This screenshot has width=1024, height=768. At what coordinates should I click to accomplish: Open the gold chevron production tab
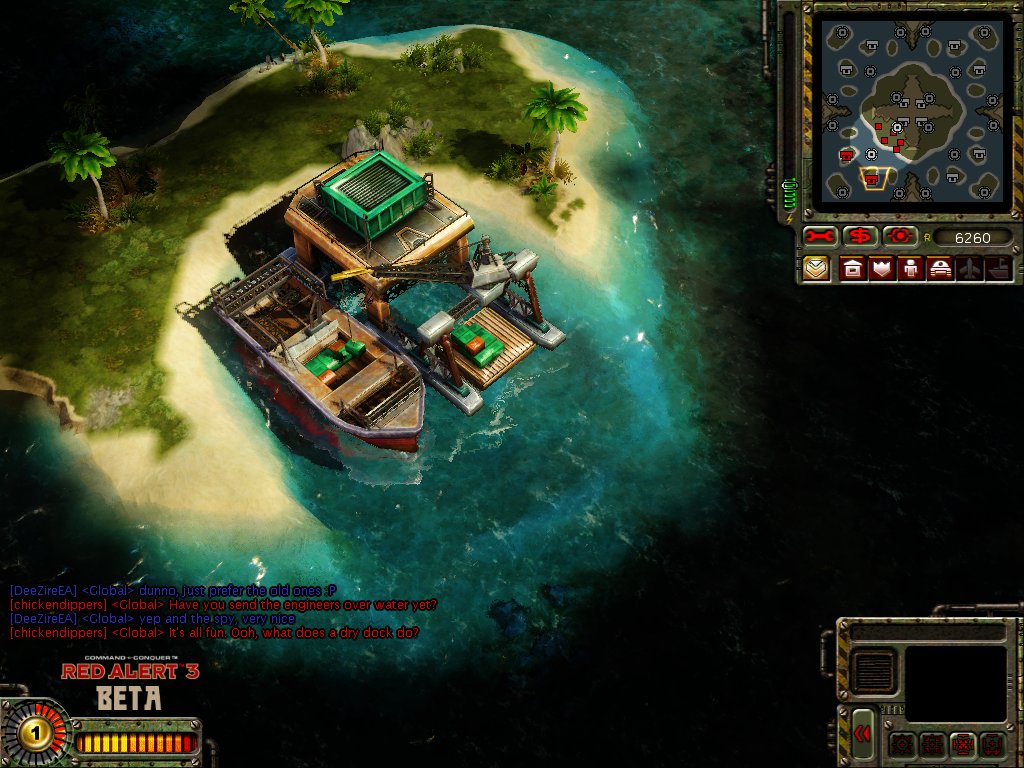(817, 269)
